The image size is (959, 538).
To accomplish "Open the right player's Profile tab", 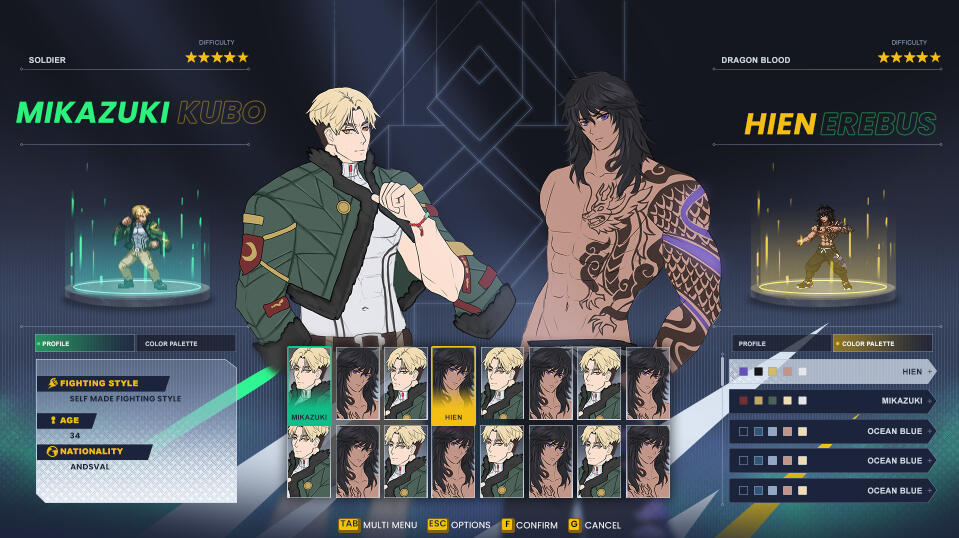I will click(x=780, y=343).
